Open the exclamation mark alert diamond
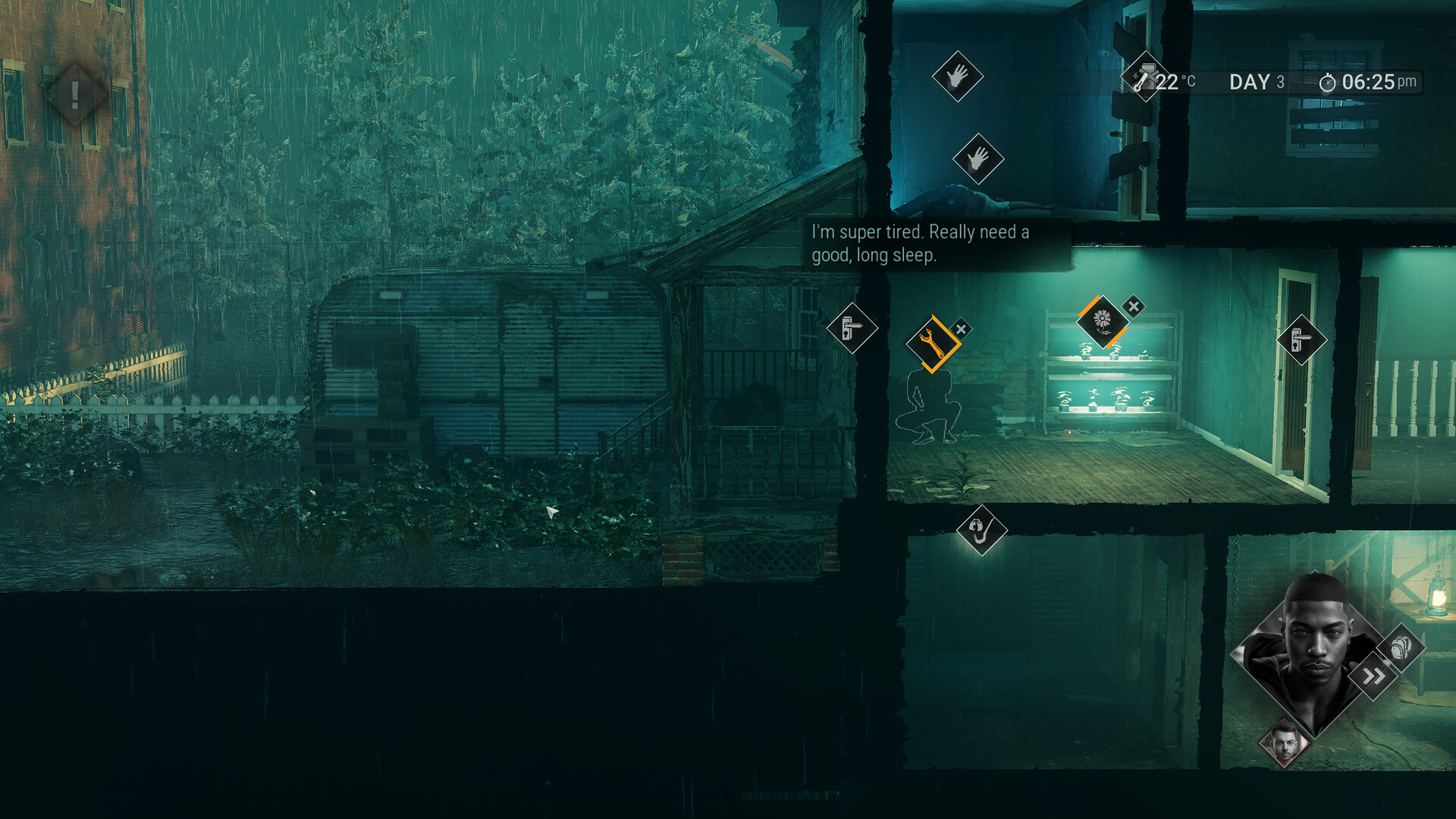The height and width of the screenshot is (819, 1456). click(x=74, y=95)
